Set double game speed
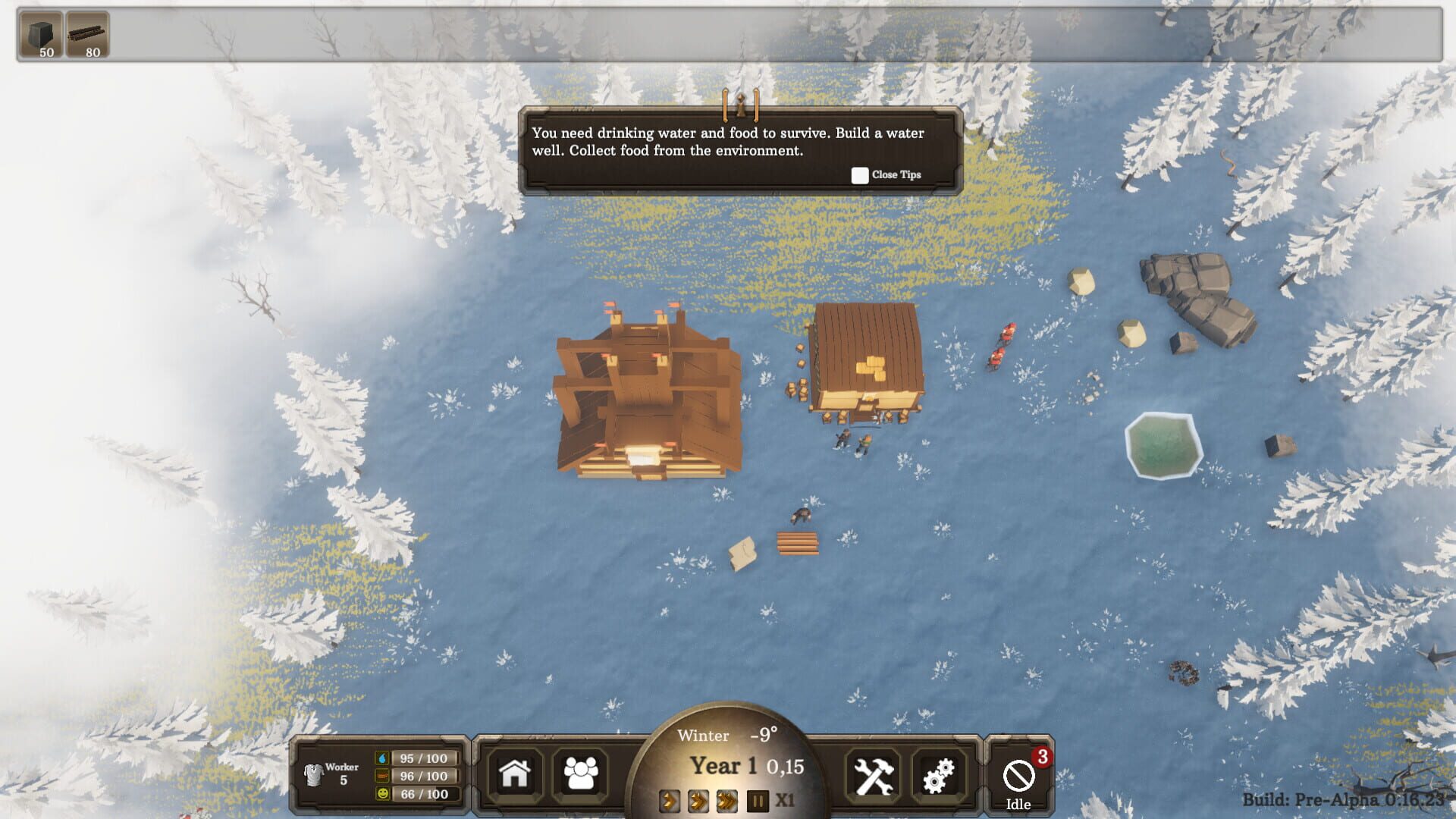The image size is (1456, 819). coord(698,800)
